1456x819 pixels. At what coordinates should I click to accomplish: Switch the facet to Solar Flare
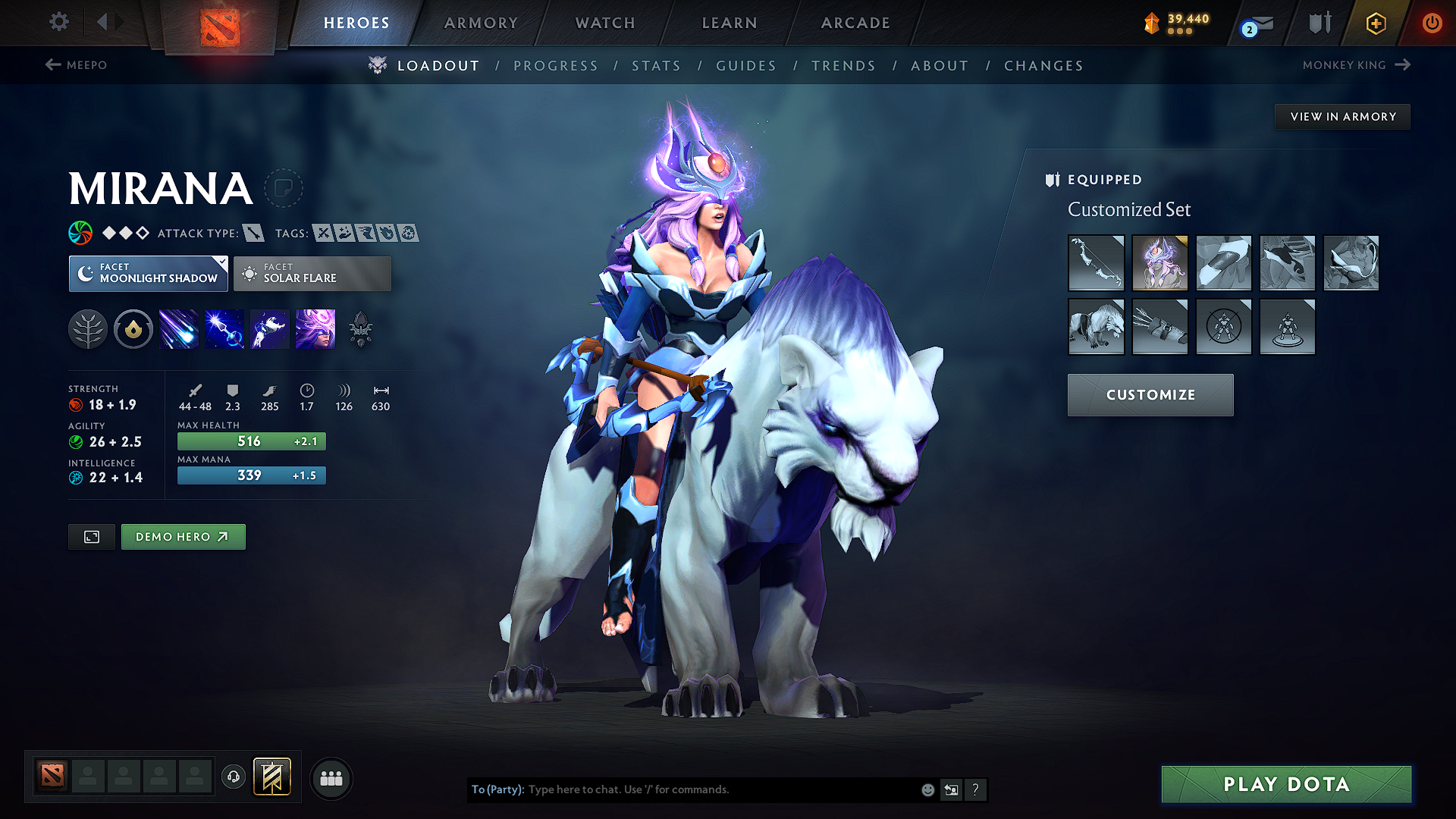(312, 274)
